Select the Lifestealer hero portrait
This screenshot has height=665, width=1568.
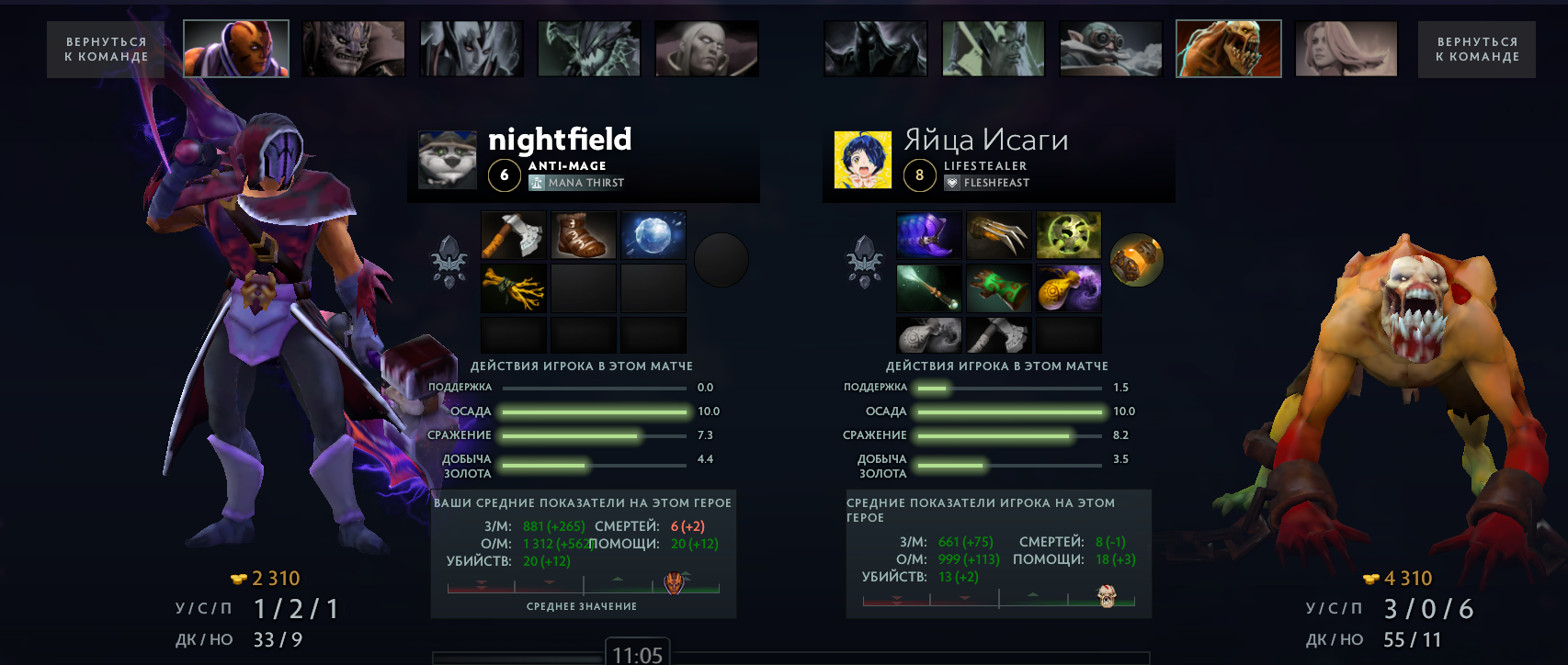(x=1228, y=49)
